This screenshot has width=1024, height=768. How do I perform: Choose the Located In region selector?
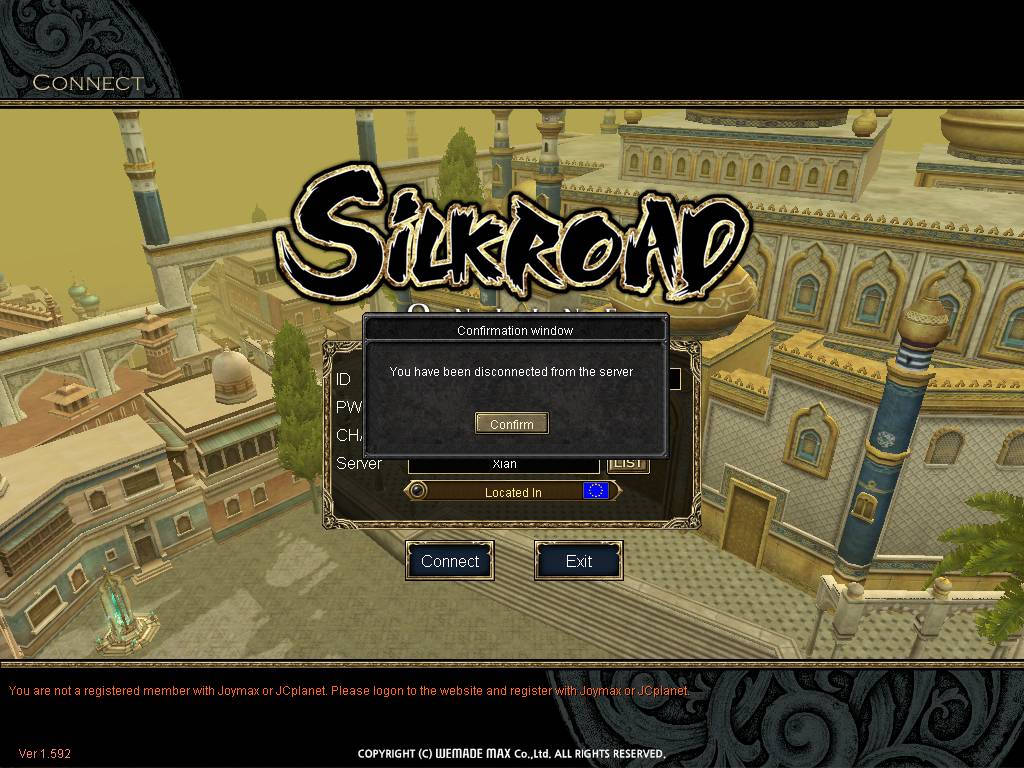[512, 492]
